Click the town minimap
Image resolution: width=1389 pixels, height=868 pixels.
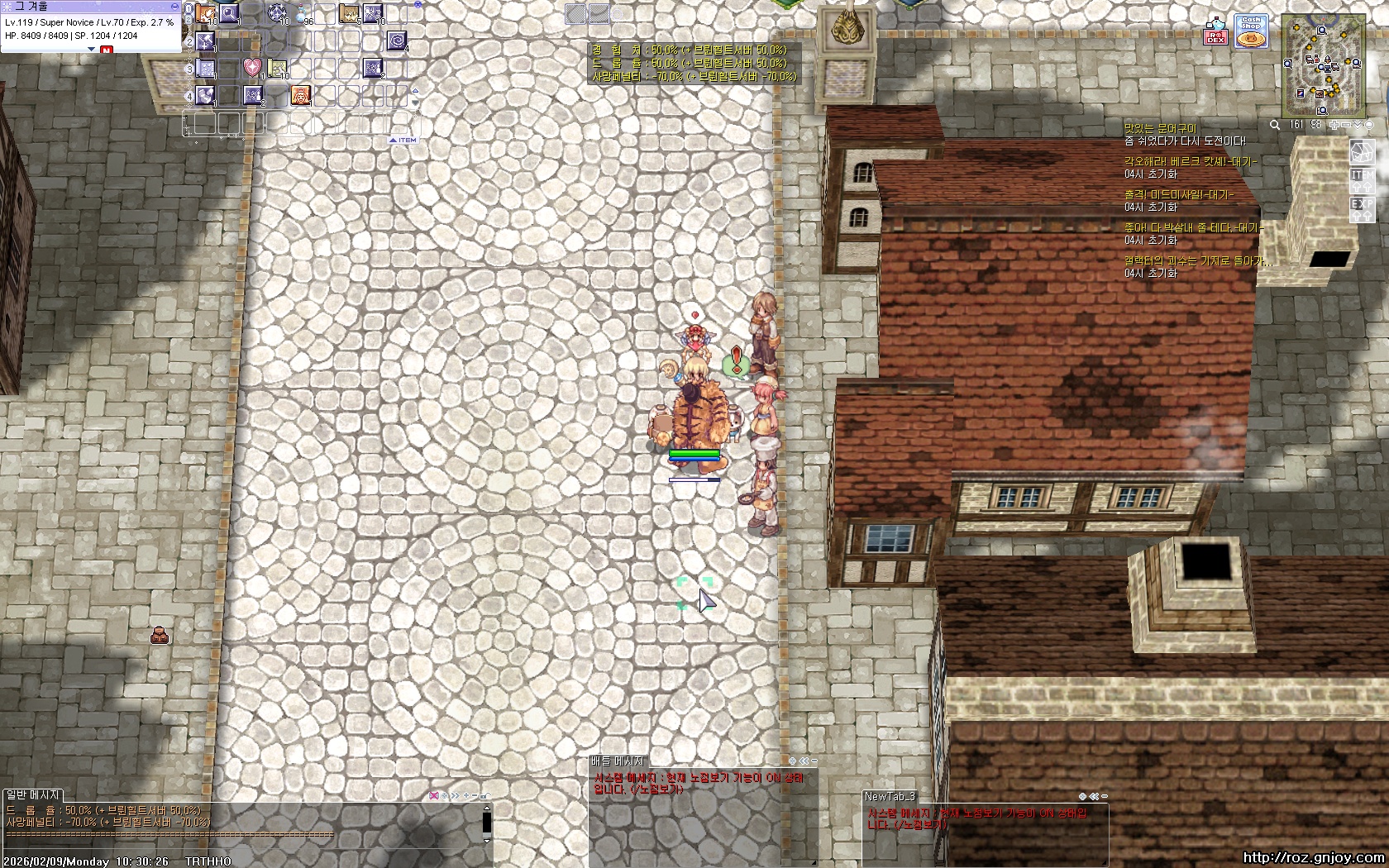1323,68
